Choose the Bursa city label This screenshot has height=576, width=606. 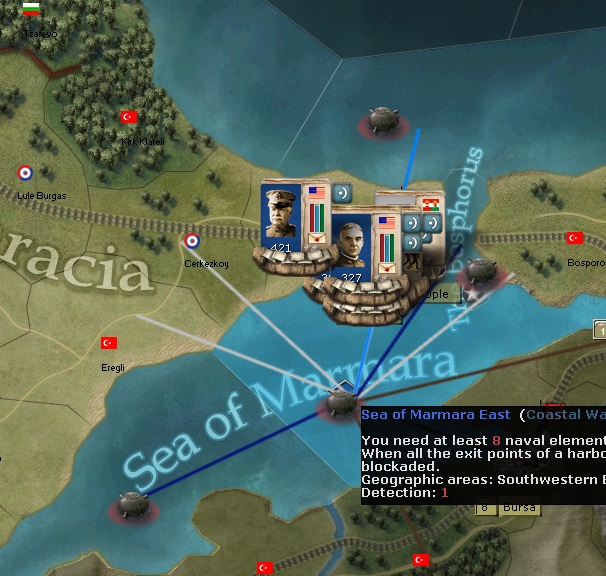518,508
